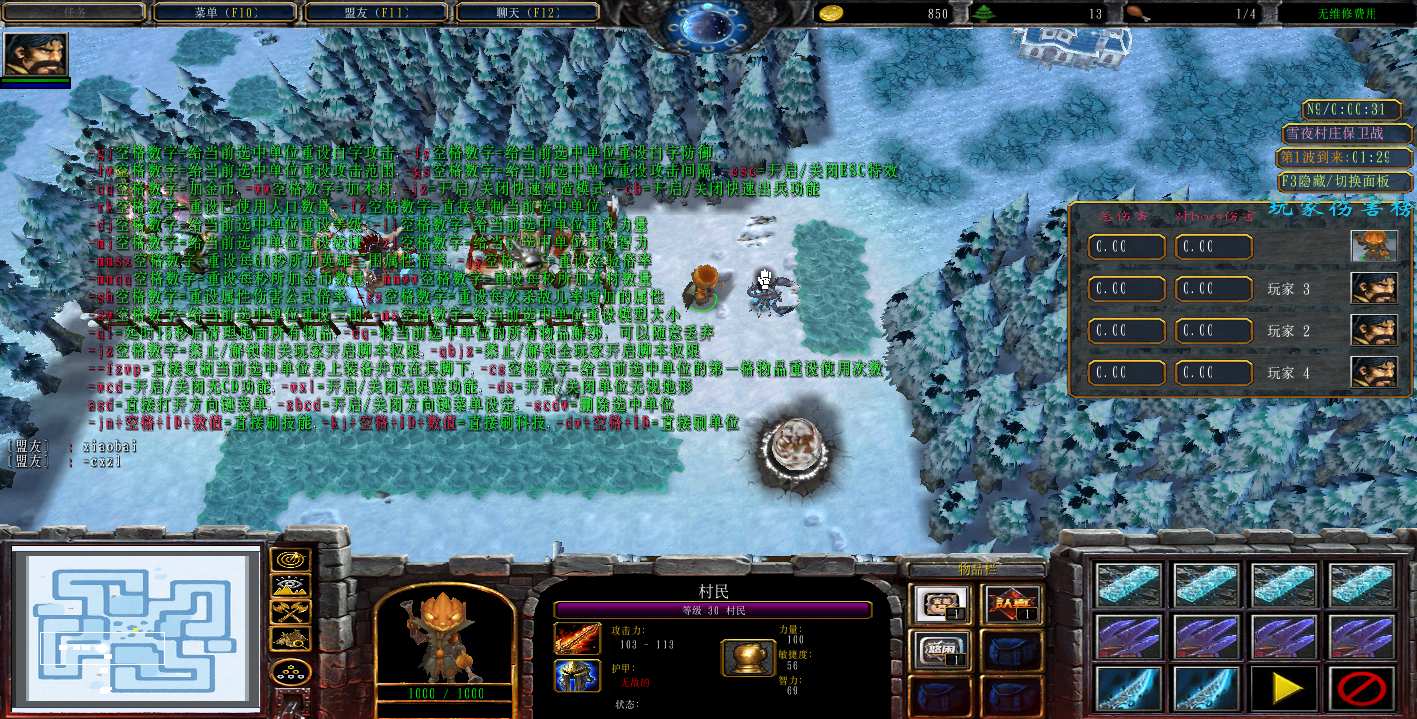Click the red cancel circle command
1417x719 pixels.
click(1362, 688)
